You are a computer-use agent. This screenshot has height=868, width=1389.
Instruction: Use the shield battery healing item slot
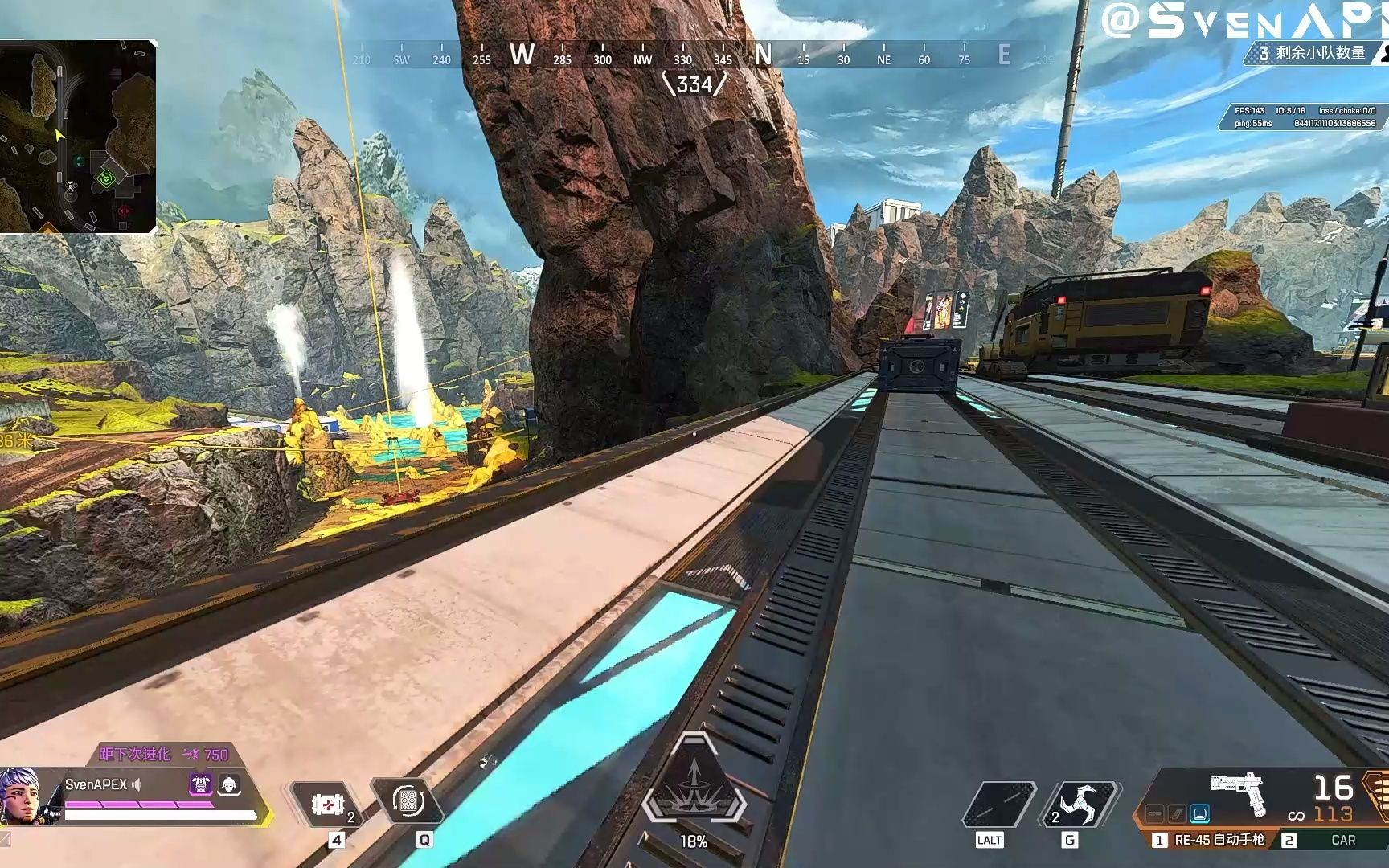pos(326,804)
